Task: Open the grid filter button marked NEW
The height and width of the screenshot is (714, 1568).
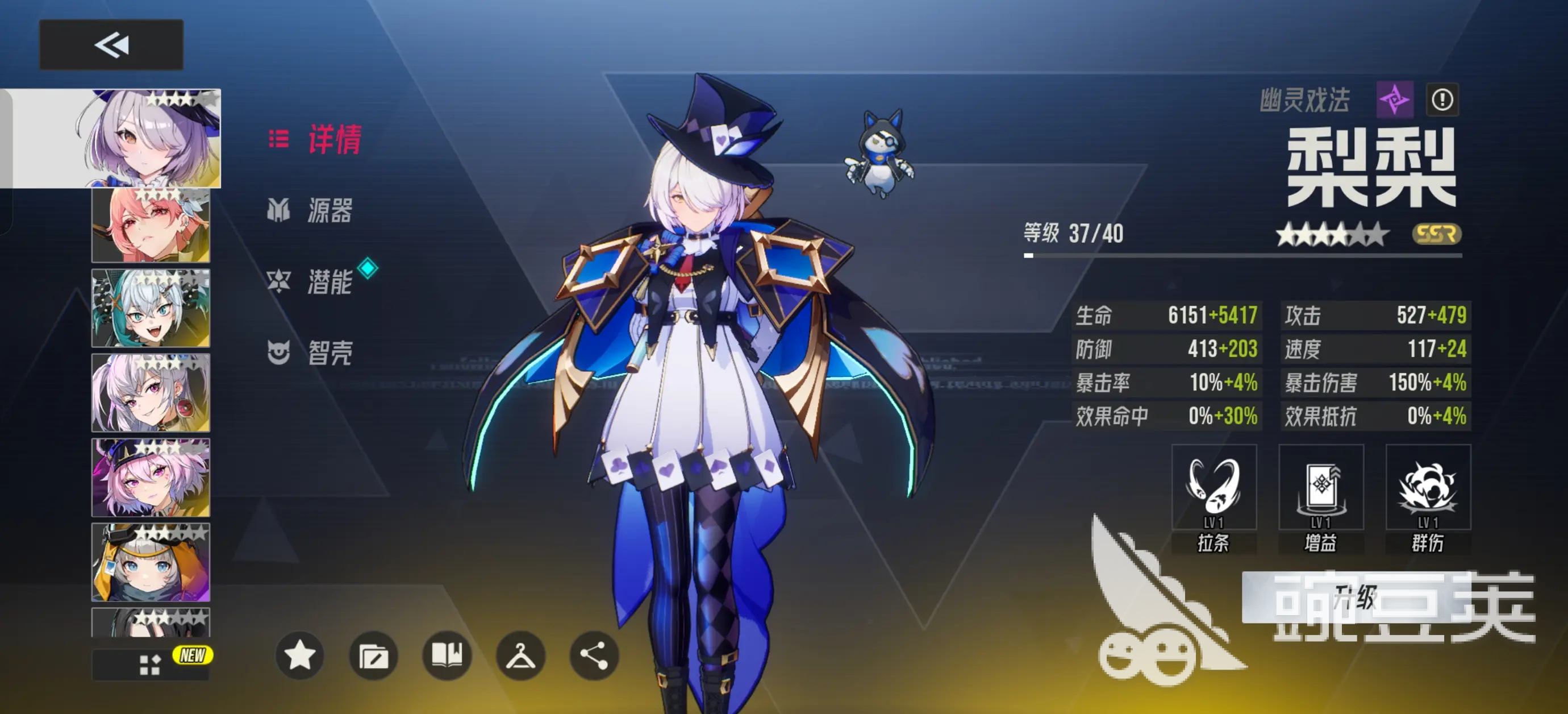Action: (x=151, y=664)
